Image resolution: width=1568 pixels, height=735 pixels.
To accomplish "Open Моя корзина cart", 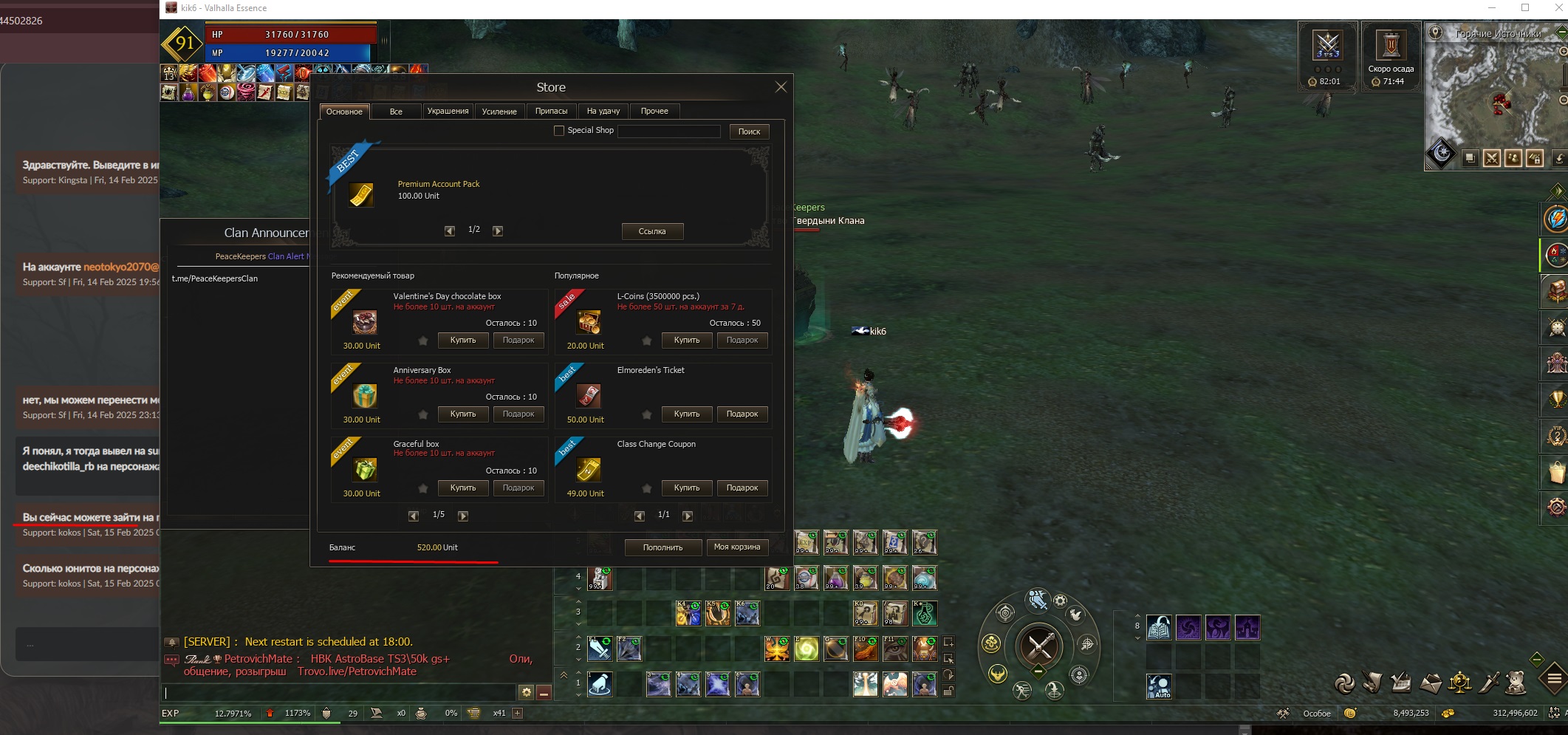I will tap(737, 547).
